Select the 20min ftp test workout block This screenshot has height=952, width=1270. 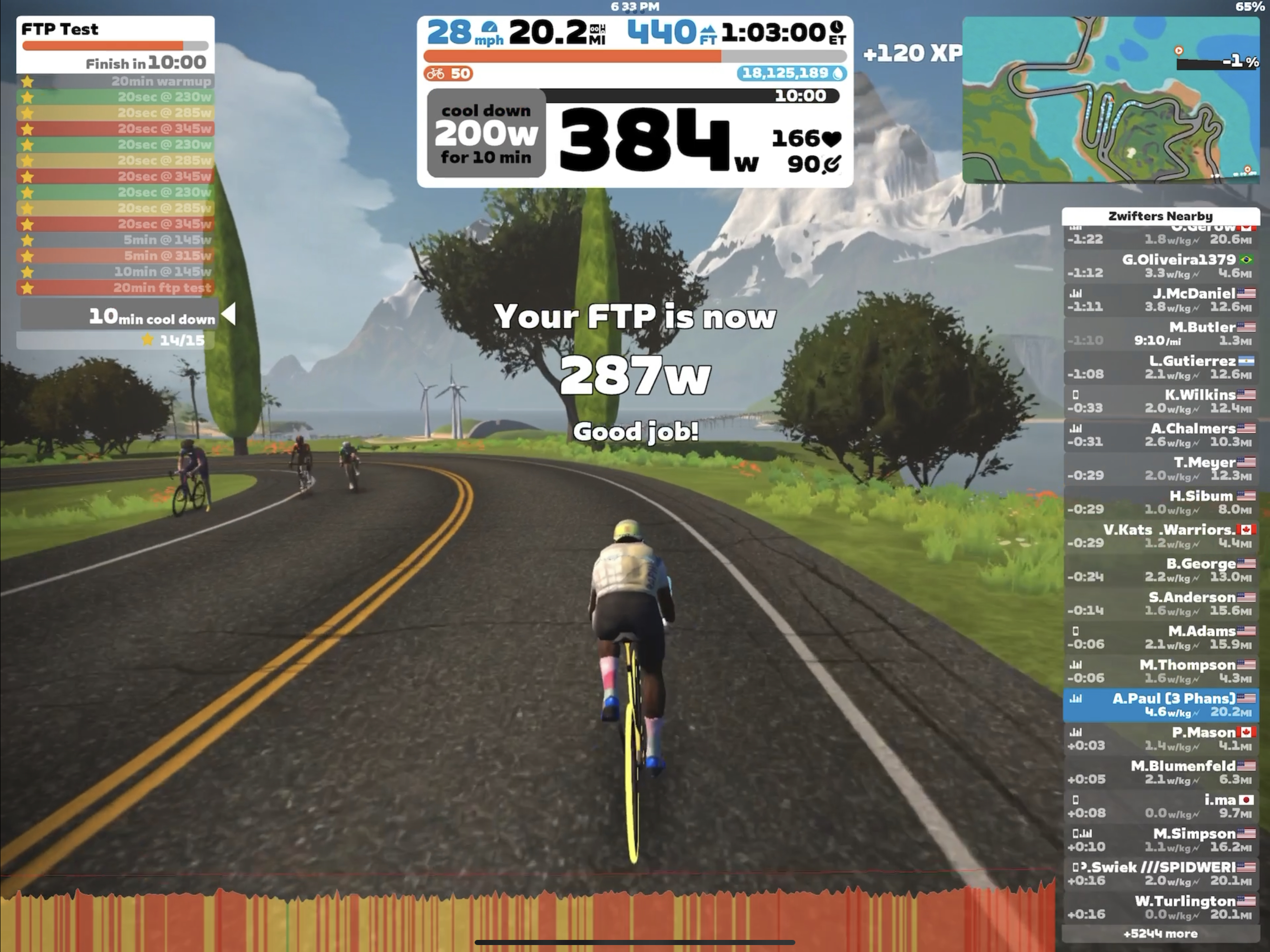[x=115, y=287]
